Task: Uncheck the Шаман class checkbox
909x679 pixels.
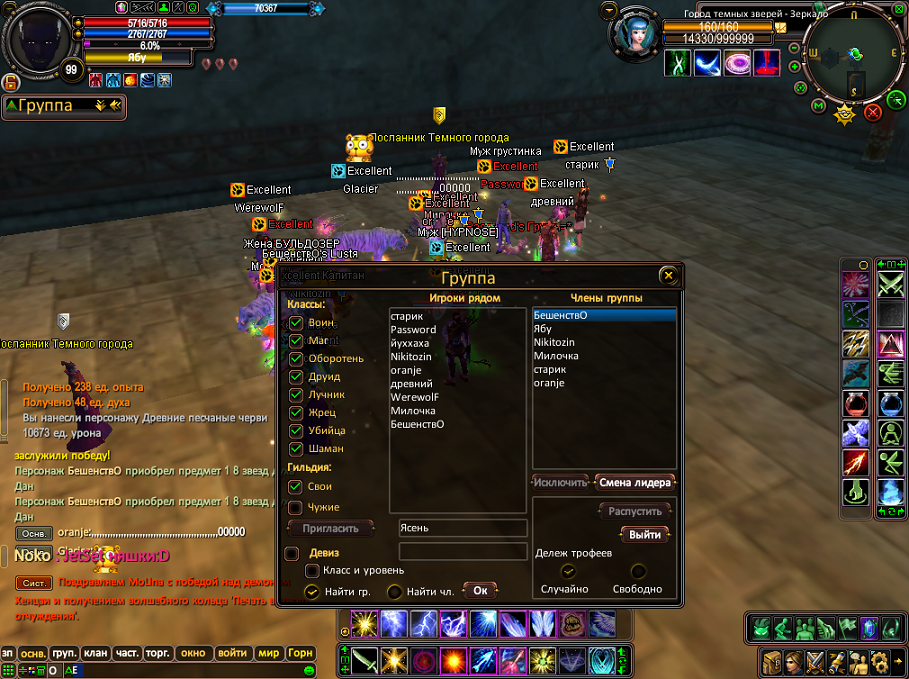Action: tap(296, 449)
